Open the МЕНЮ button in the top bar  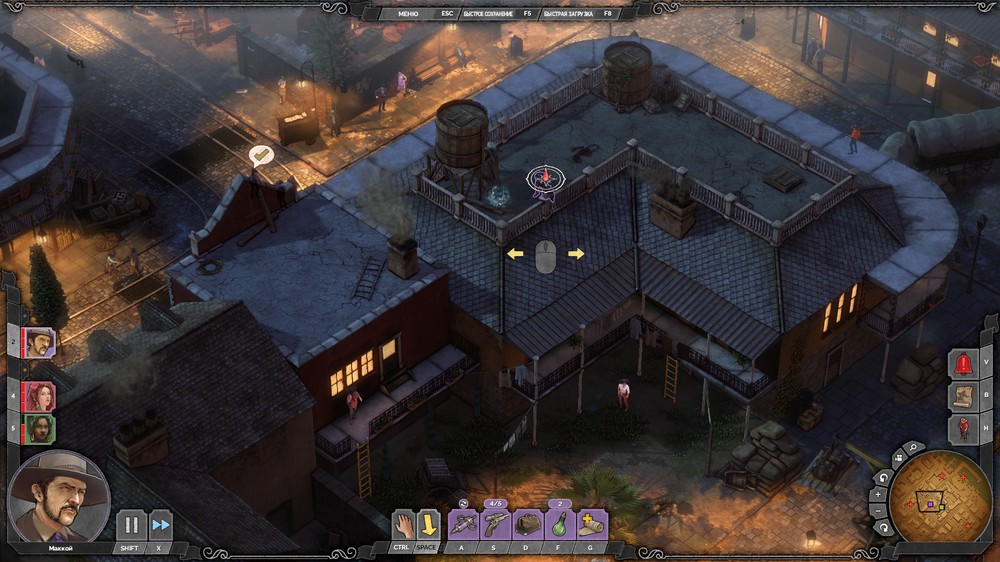click(408, 14)
